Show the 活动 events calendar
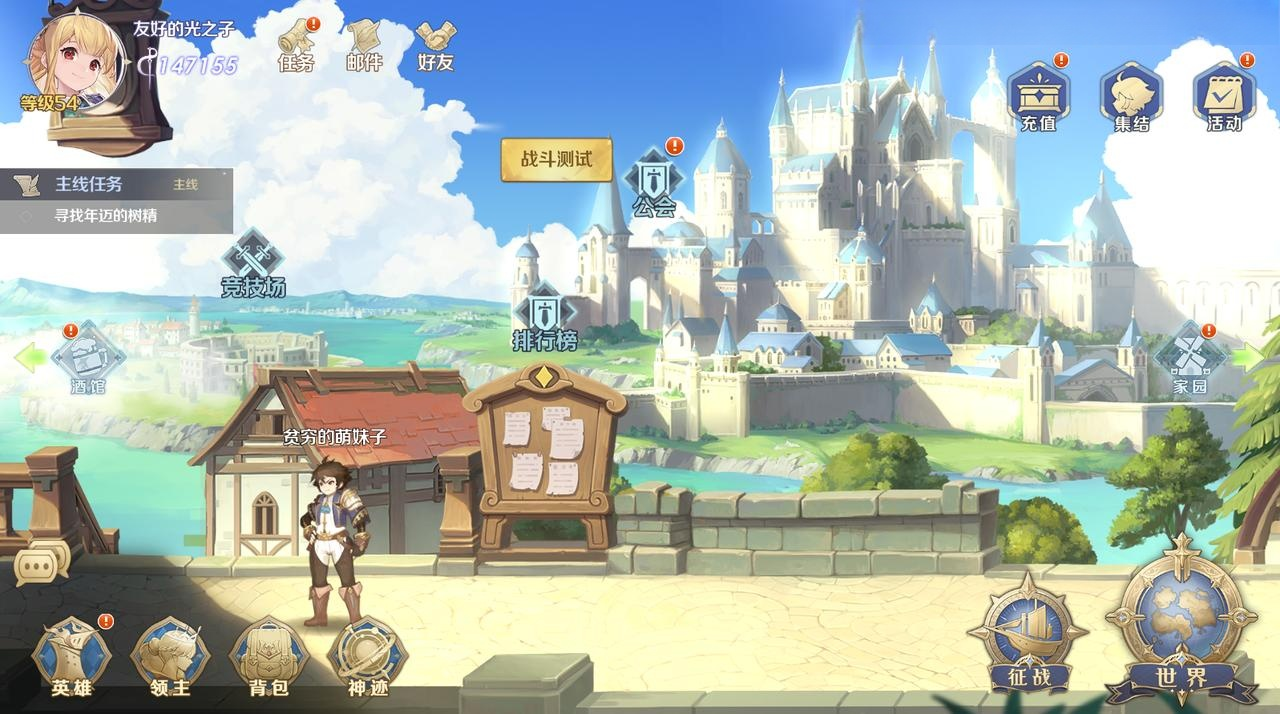Screen dimensions: 1280x714 coord(1224,94)
